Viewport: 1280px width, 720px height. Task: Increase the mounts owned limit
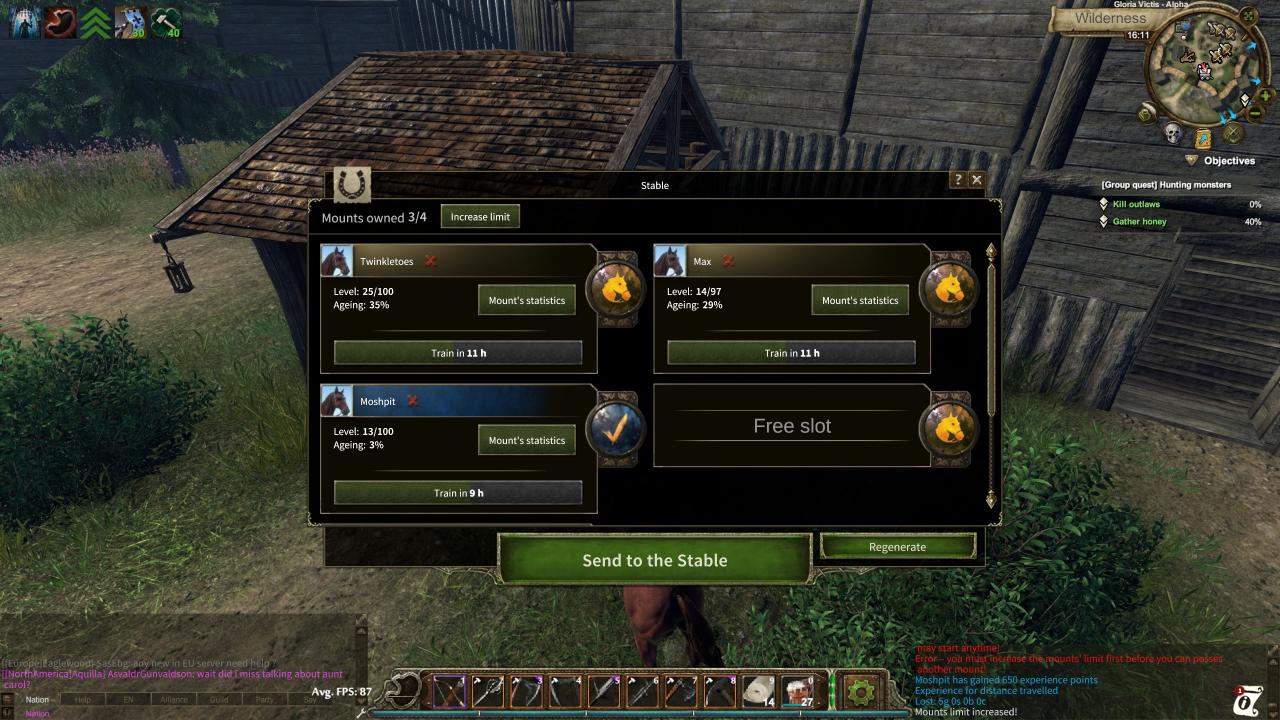[480, 217]
